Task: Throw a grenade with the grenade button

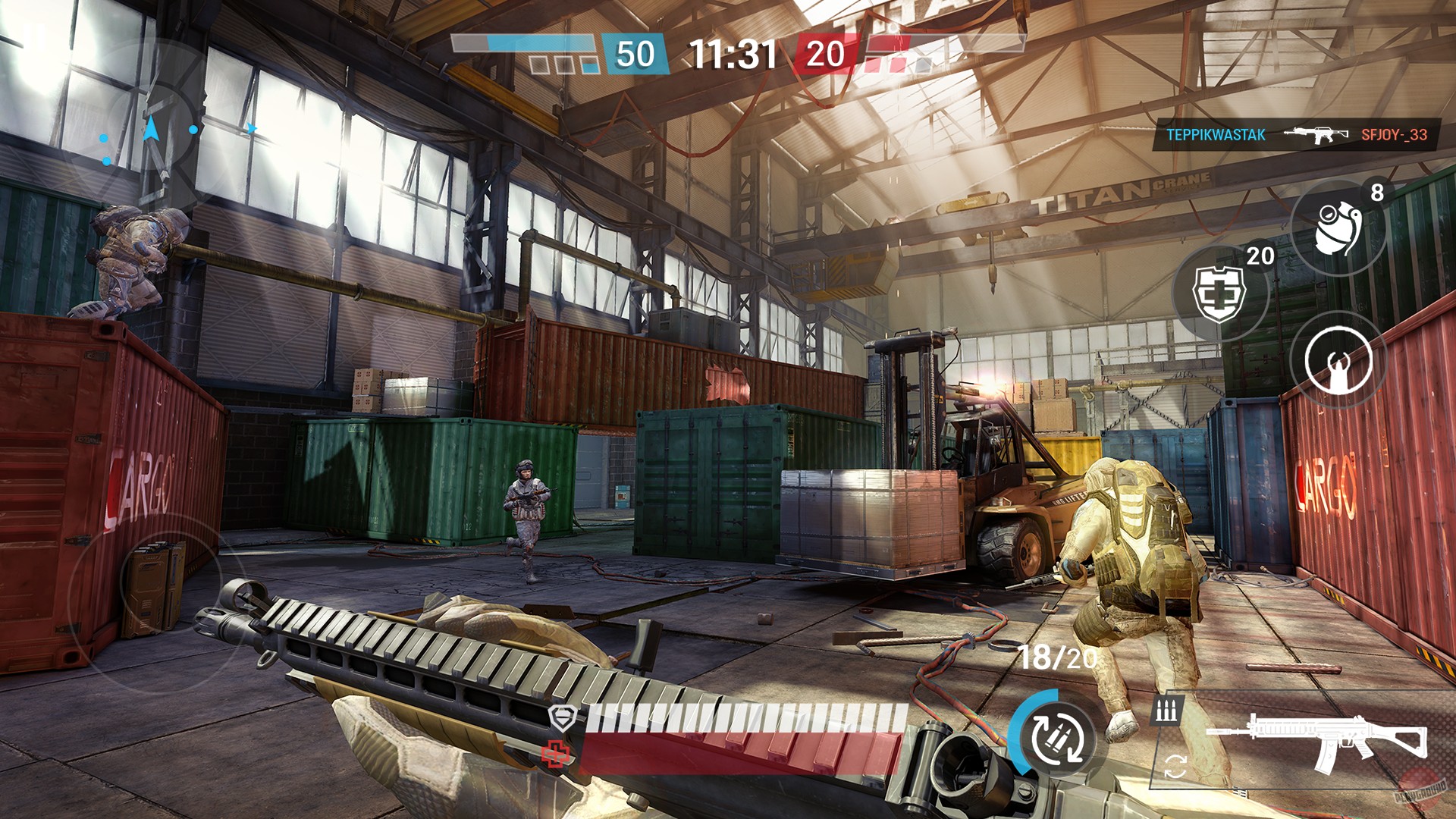Action: (1338, 227)
